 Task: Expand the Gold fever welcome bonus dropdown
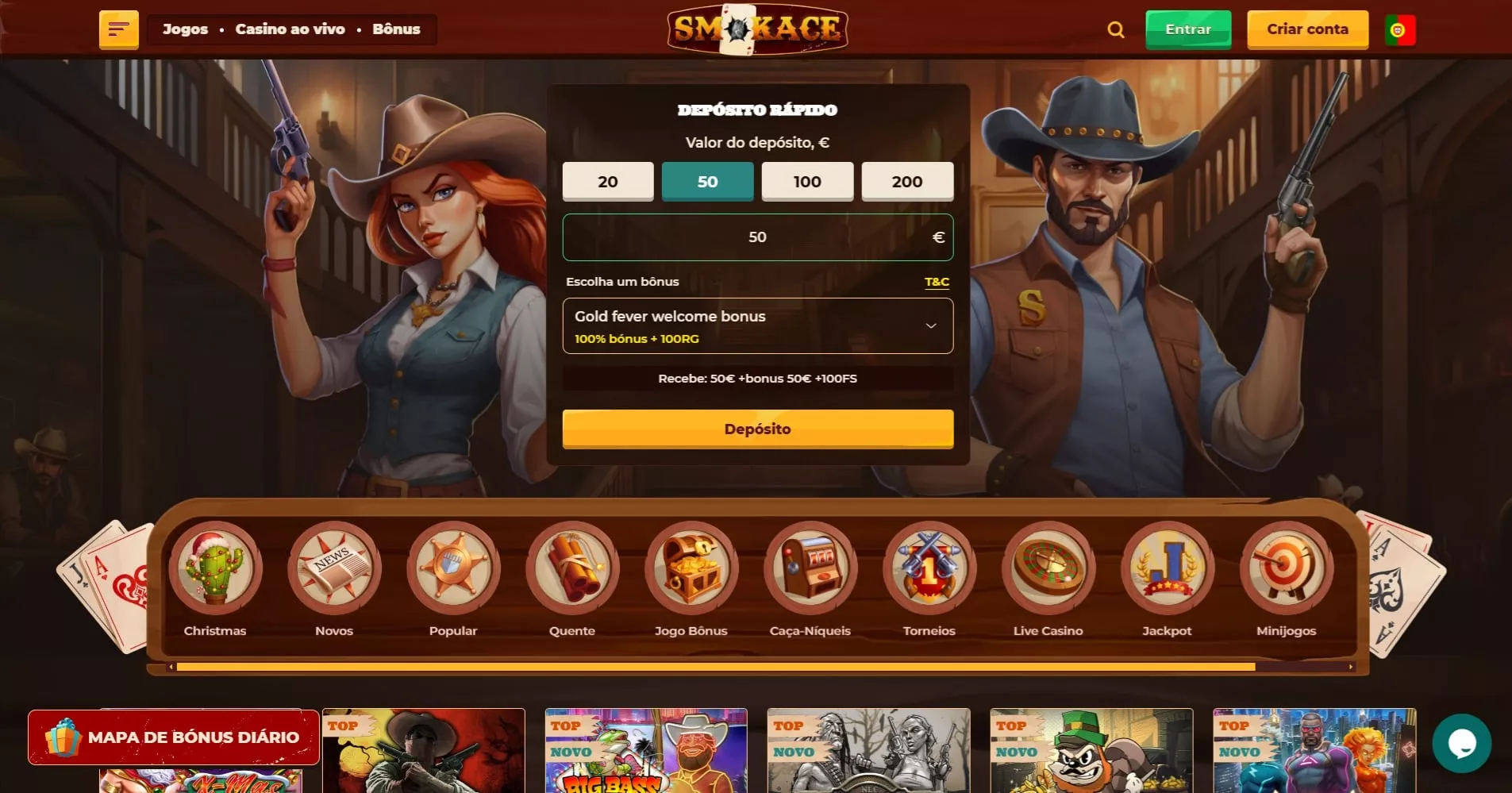(x=757, y=325)
